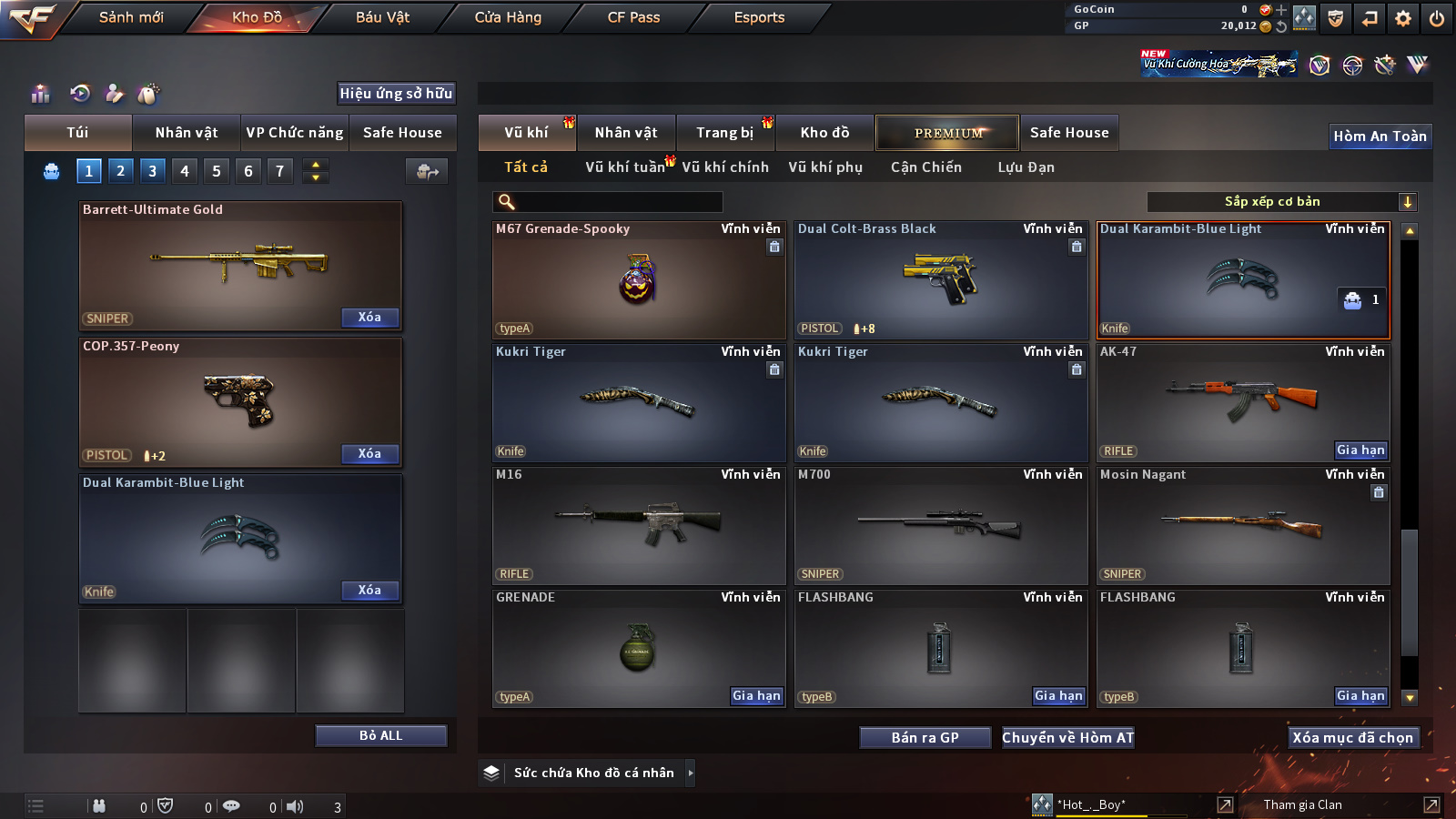
Task: Open the PREMIUM inventory tab
Action: (947, 133)
